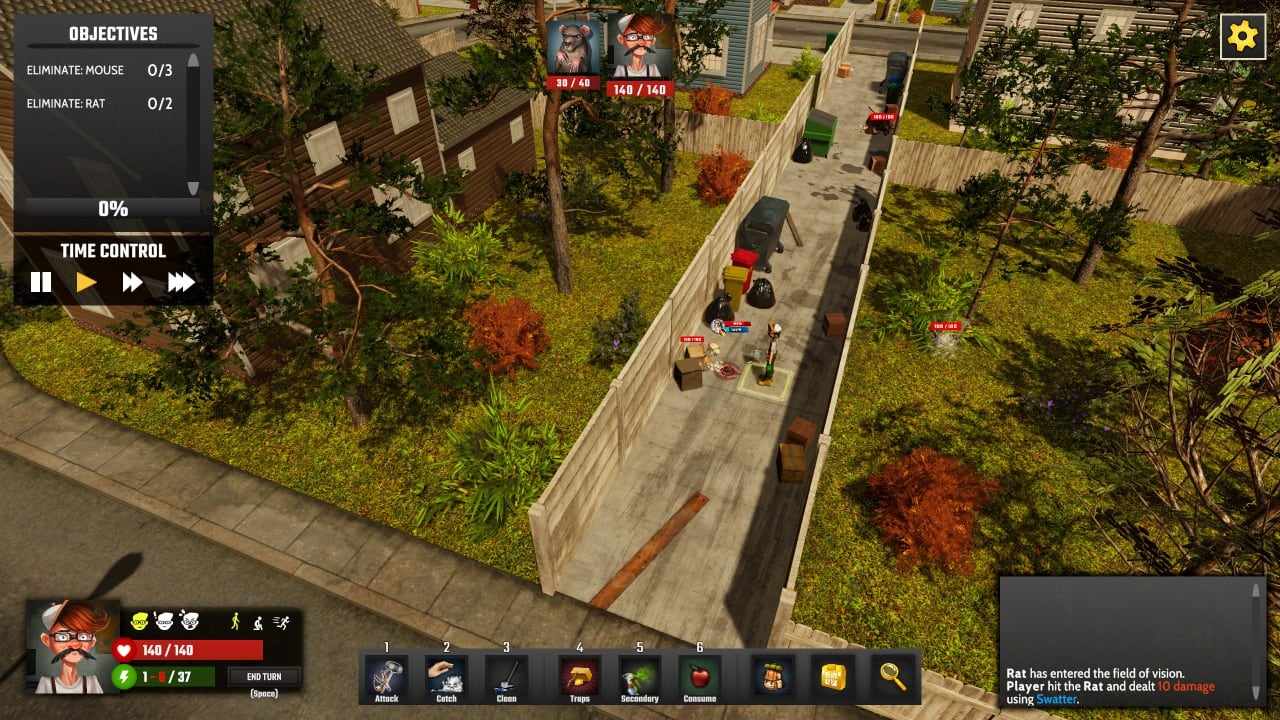Viewport: 1280px width, 720px height.
Task: Activate the Attack action
Action: [386, 675]
